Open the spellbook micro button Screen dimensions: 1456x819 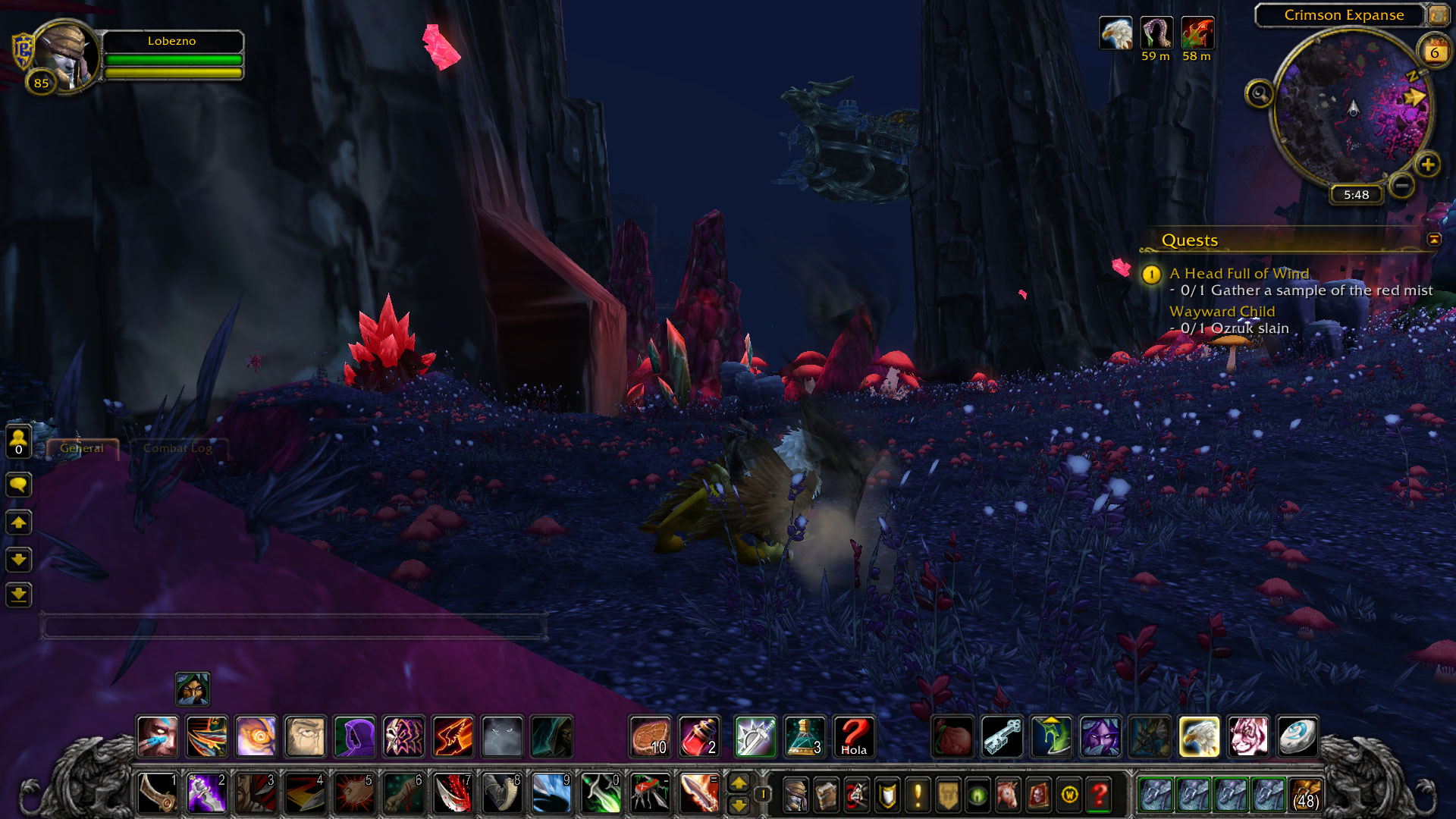pos(826,795)
